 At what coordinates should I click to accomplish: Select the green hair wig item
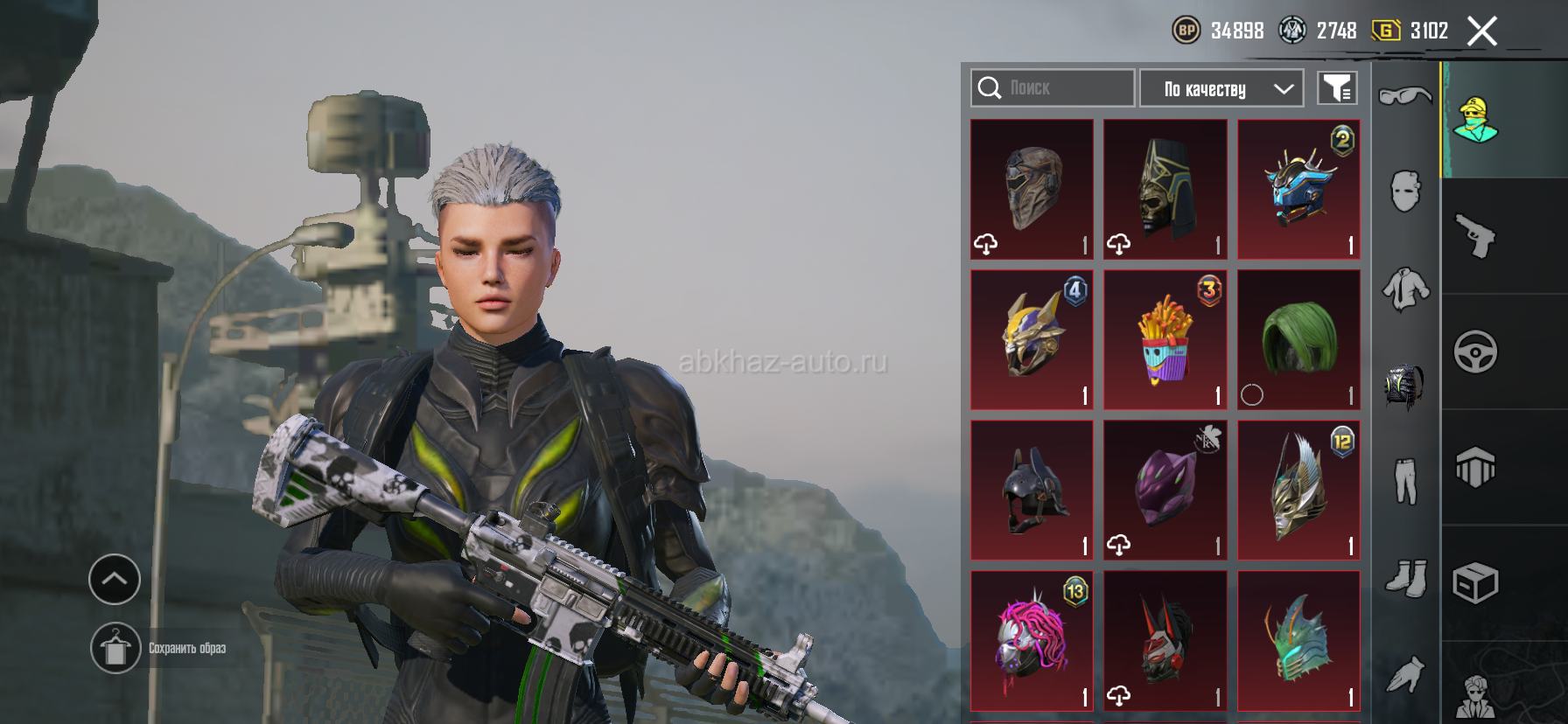click(1298, 339)
